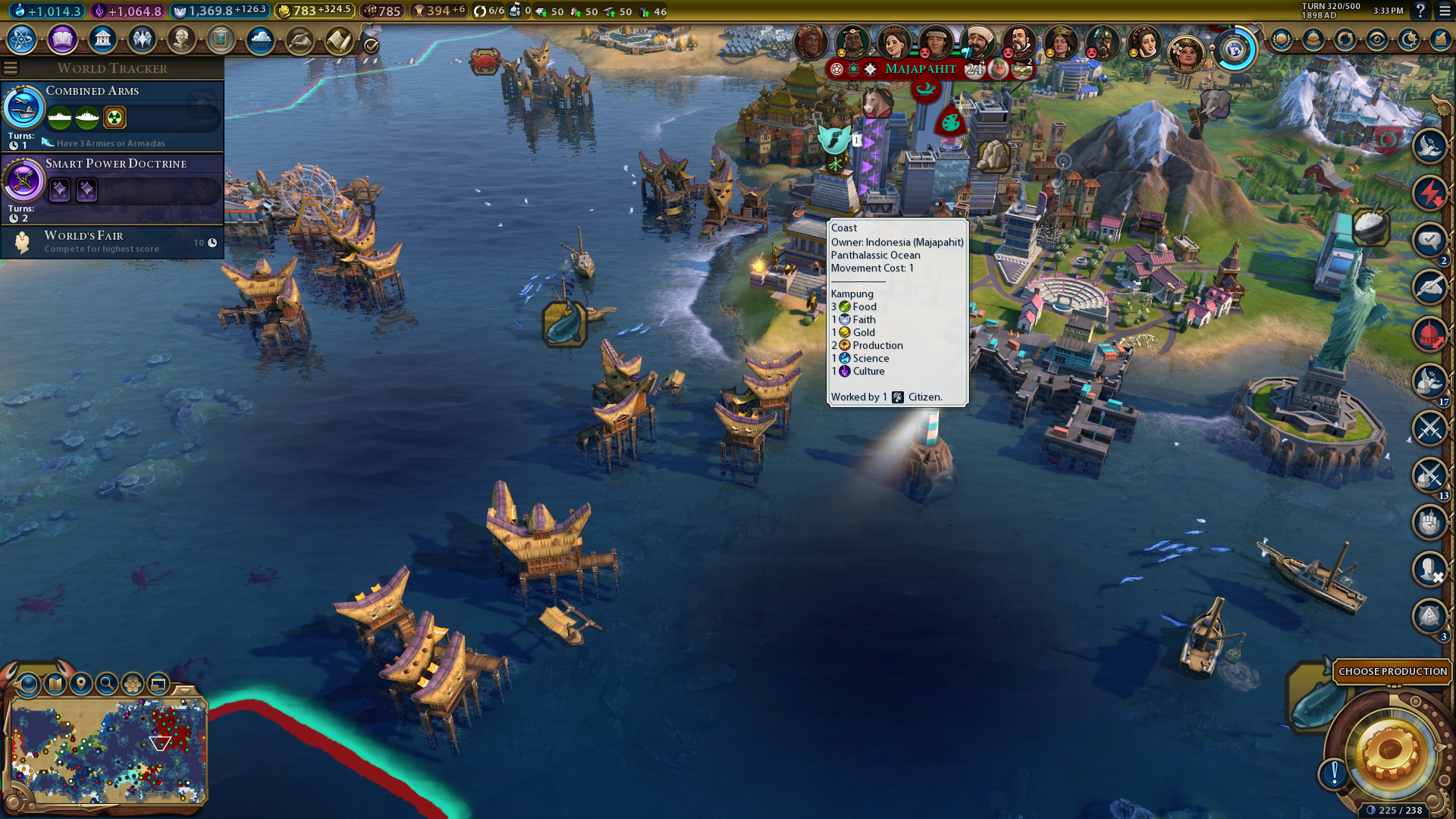1456x819 pixels.
Task: Select the Majapahit city banner
Action: point(921,69)
